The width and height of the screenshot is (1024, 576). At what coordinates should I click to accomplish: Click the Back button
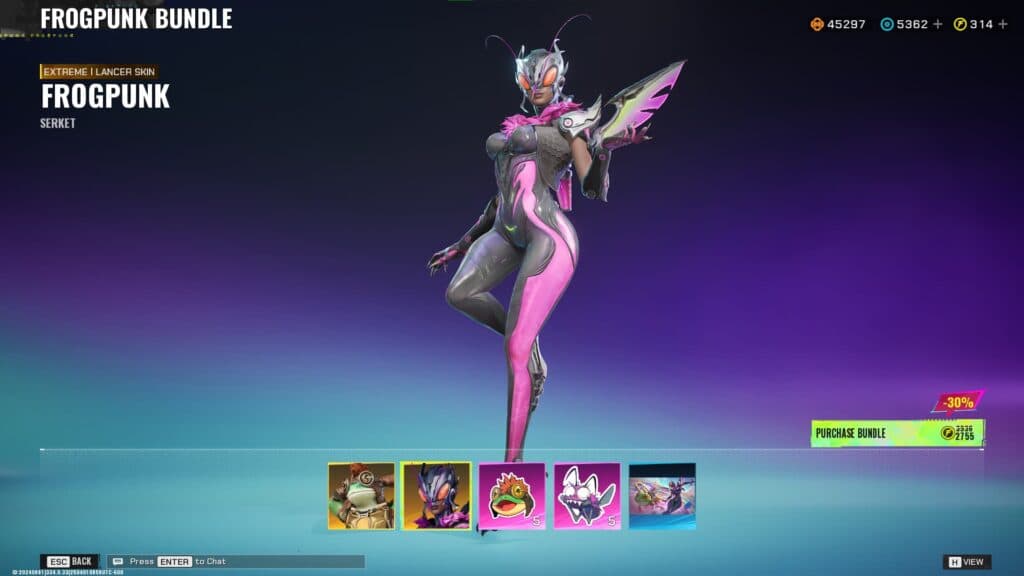69,562
